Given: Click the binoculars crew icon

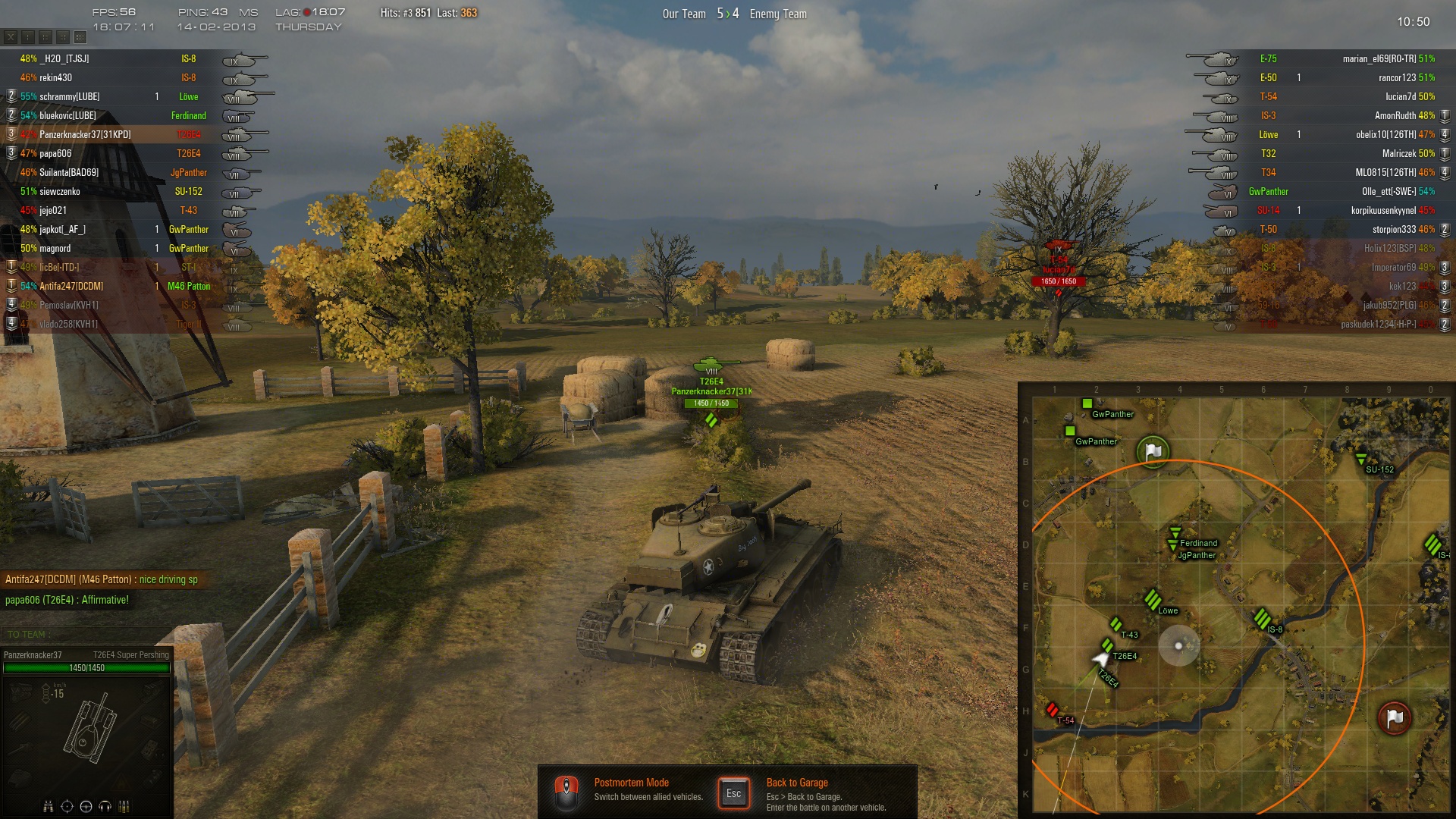Looking at the screenshot, I should tap(49, 806).
